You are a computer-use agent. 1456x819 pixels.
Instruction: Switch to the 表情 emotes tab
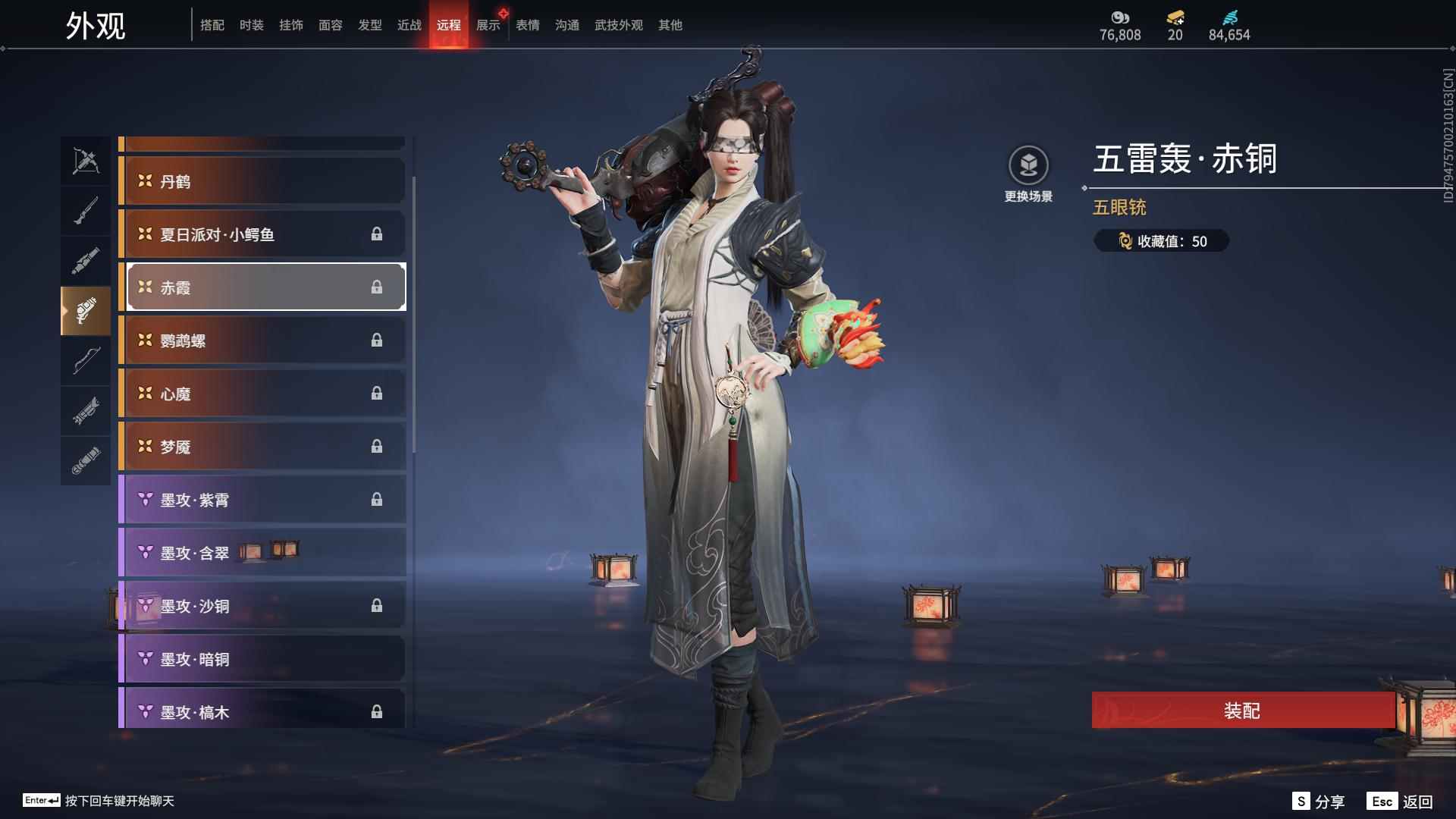coord(528,26)
